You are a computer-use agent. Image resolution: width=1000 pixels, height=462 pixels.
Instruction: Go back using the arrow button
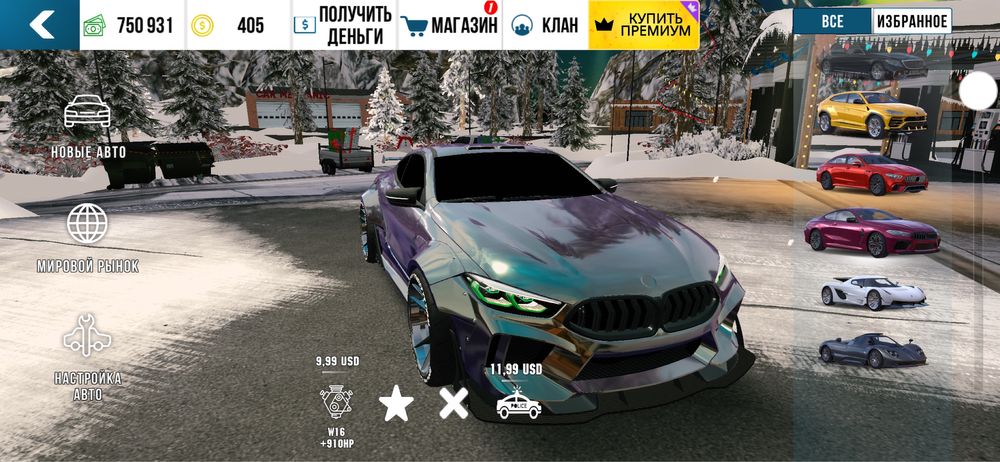coord(40,24)
